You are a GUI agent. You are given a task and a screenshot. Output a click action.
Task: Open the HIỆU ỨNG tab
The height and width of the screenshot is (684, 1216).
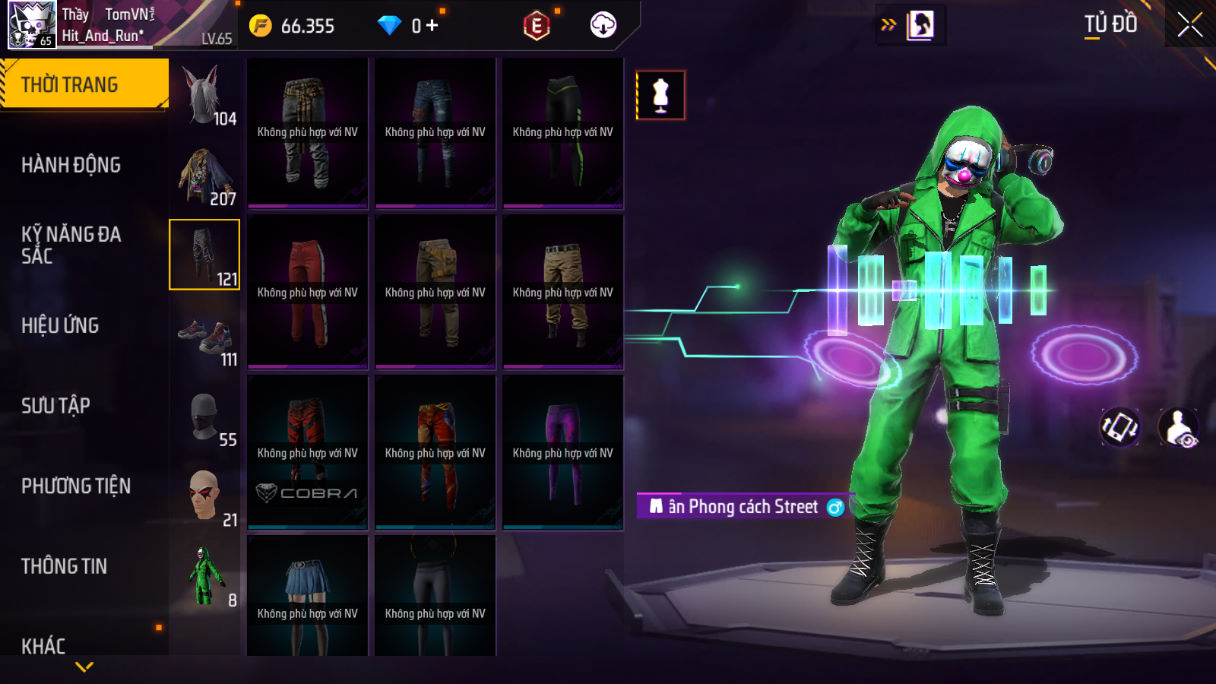60,325
